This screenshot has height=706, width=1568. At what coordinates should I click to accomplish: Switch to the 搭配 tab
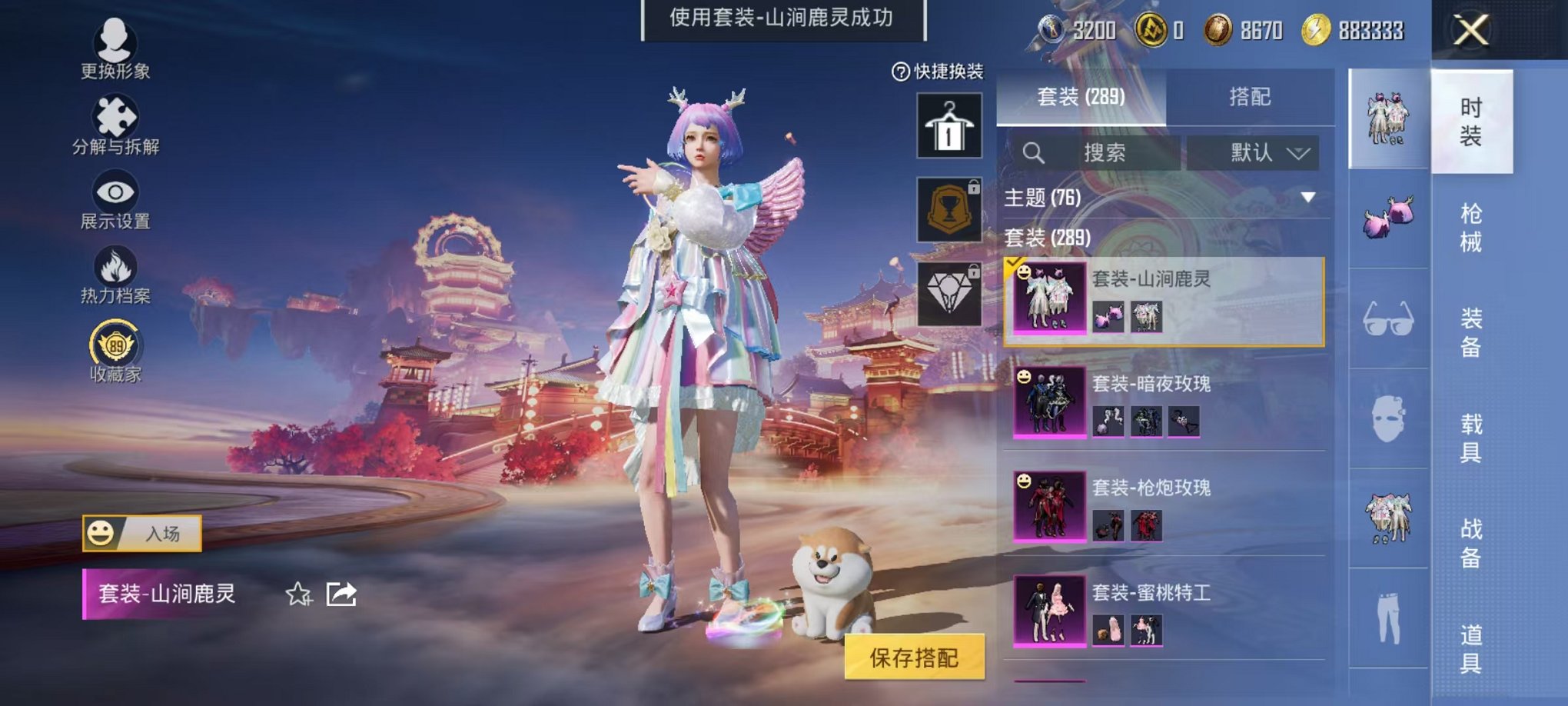click(x=1249, y=96)
